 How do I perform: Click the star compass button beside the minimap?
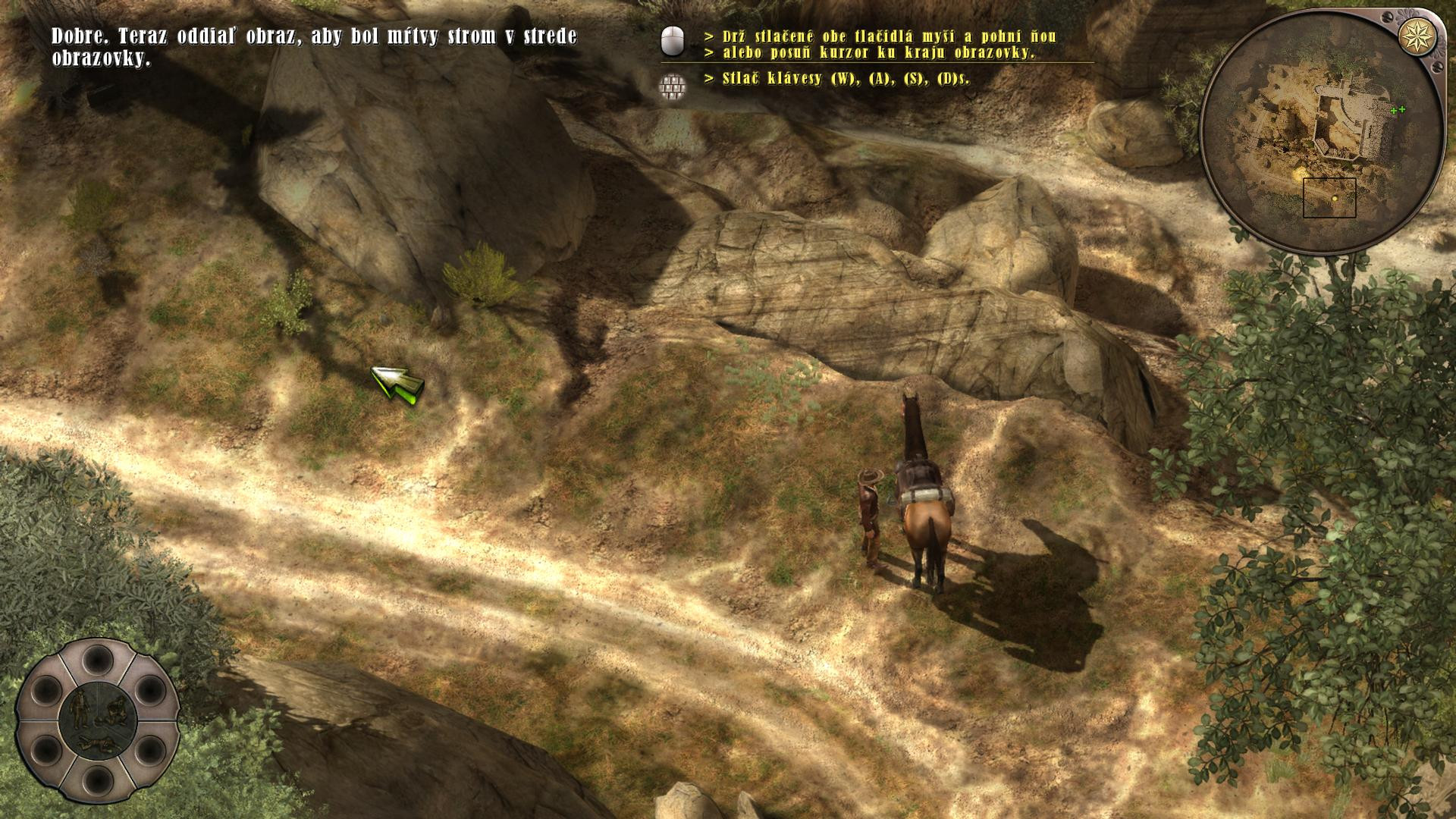1416,33
